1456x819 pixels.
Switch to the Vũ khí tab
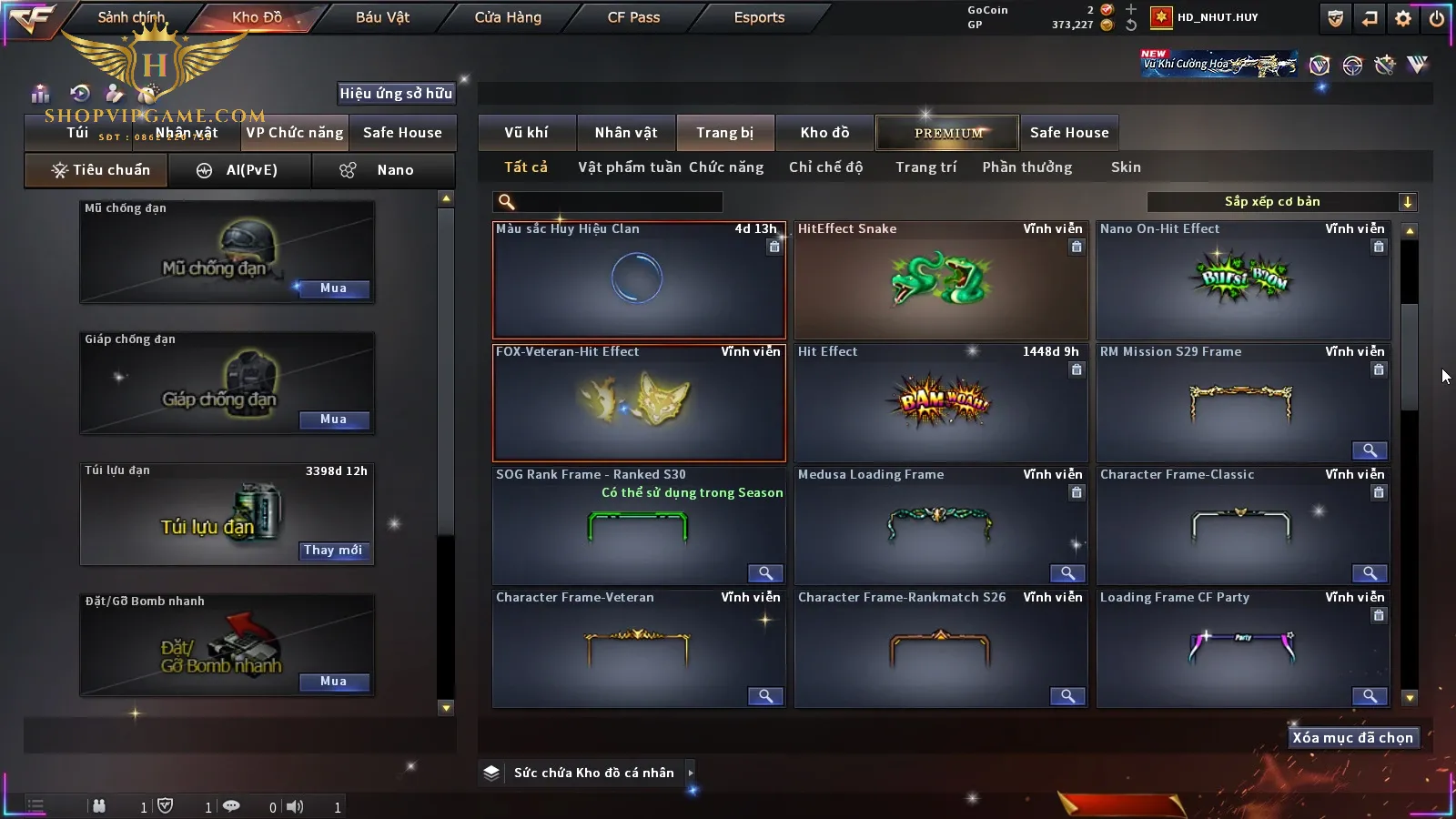[526, 133]
